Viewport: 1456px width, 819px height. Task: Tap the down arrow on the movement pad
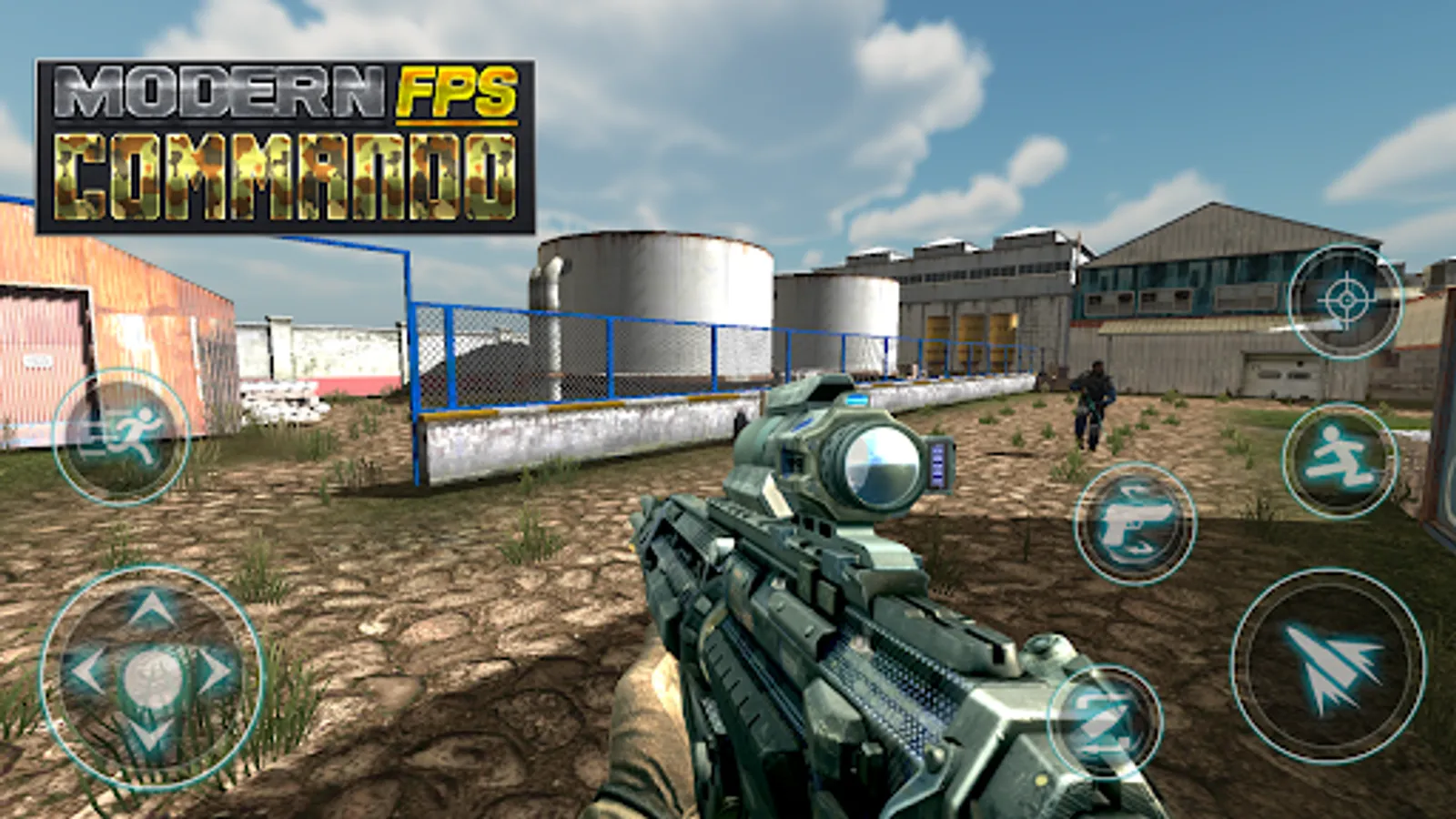coord(148,735)
